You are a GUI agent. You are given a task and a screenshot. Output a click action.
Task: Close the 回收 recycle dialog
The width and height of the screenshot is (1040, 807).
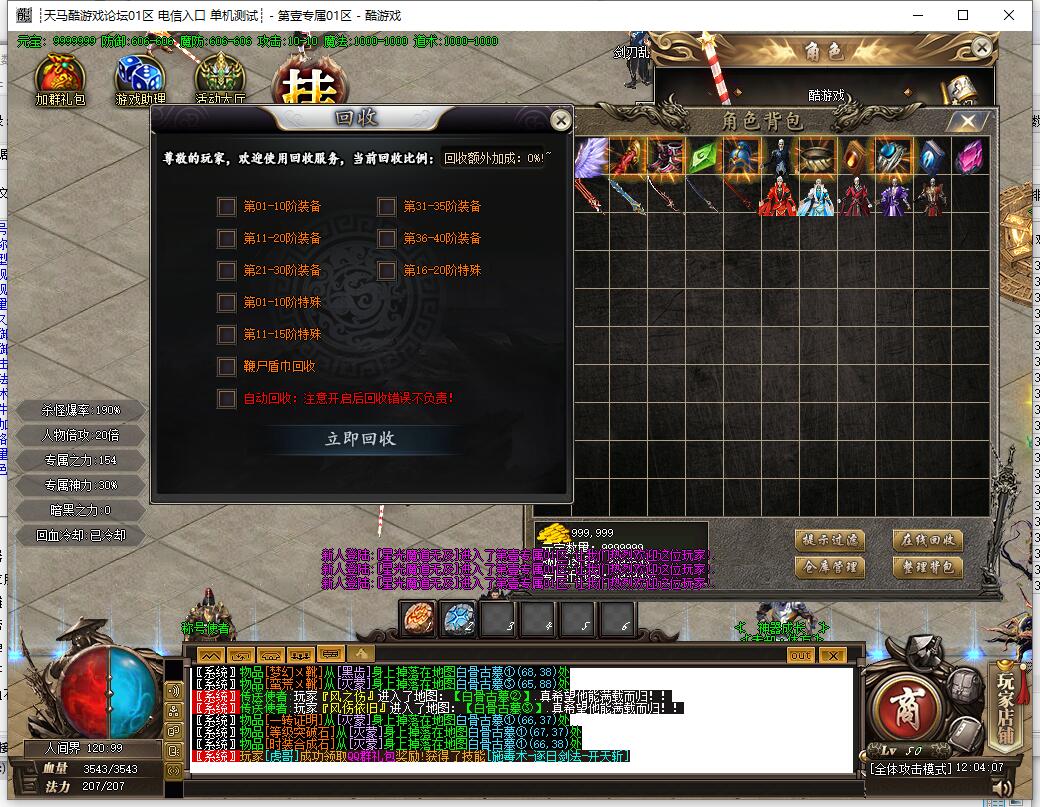tap(561, 120)
